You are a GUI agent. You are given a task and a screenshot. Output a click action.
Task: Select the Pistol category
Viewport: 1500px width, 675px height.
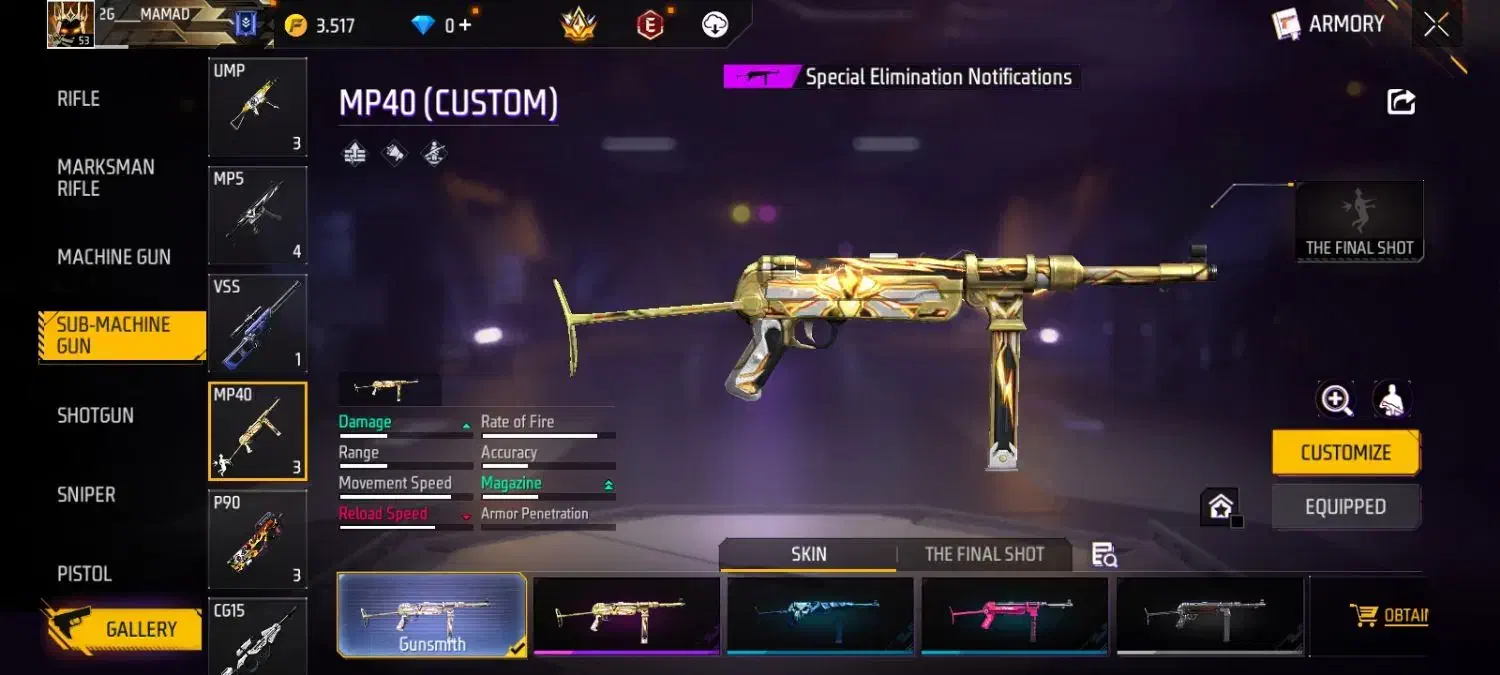(84, 574)
